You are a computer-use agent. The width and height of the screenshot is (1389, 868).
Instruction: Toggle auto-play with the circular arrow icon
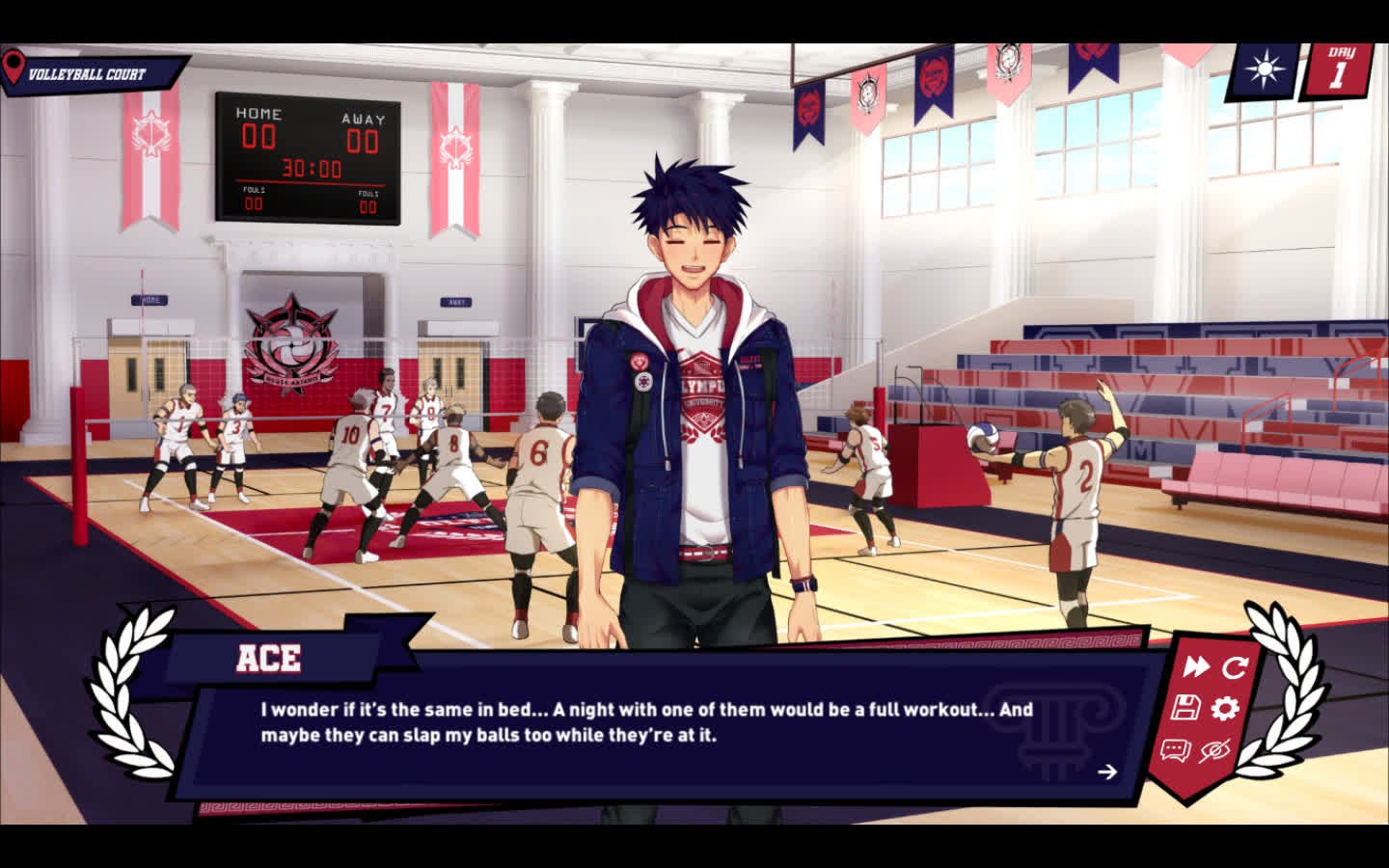[1235, 666]
